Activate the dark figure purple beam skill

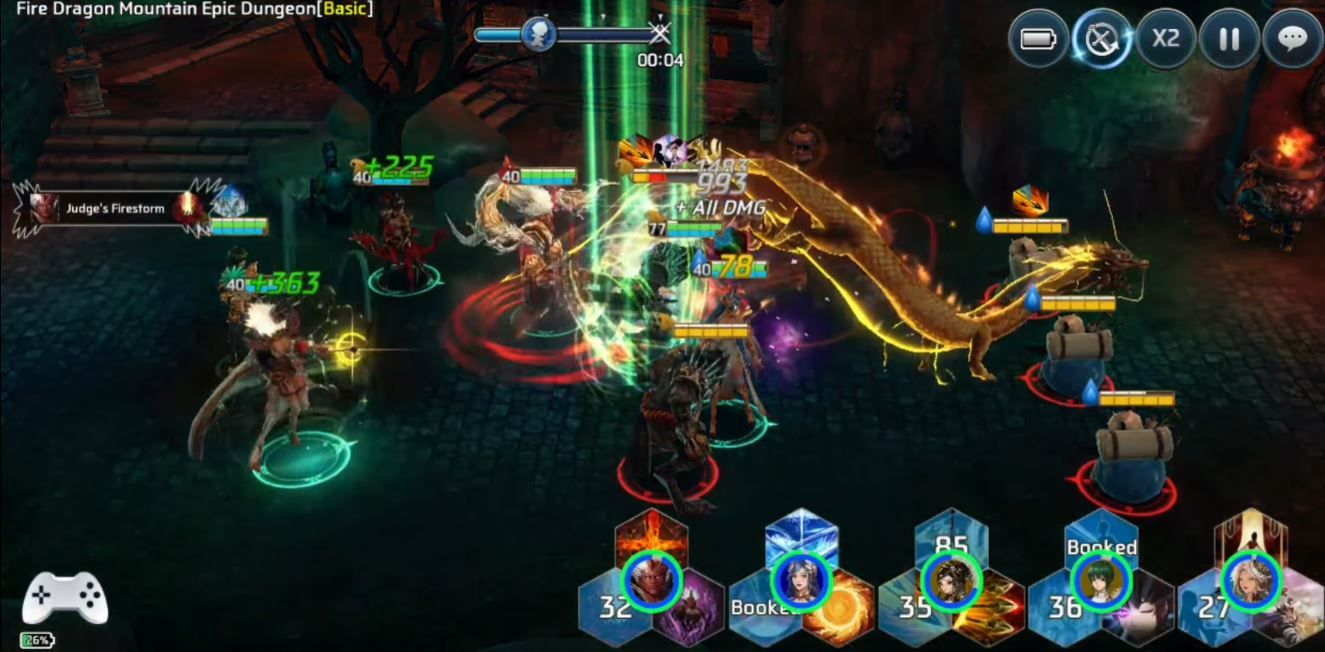[1138, 610]
